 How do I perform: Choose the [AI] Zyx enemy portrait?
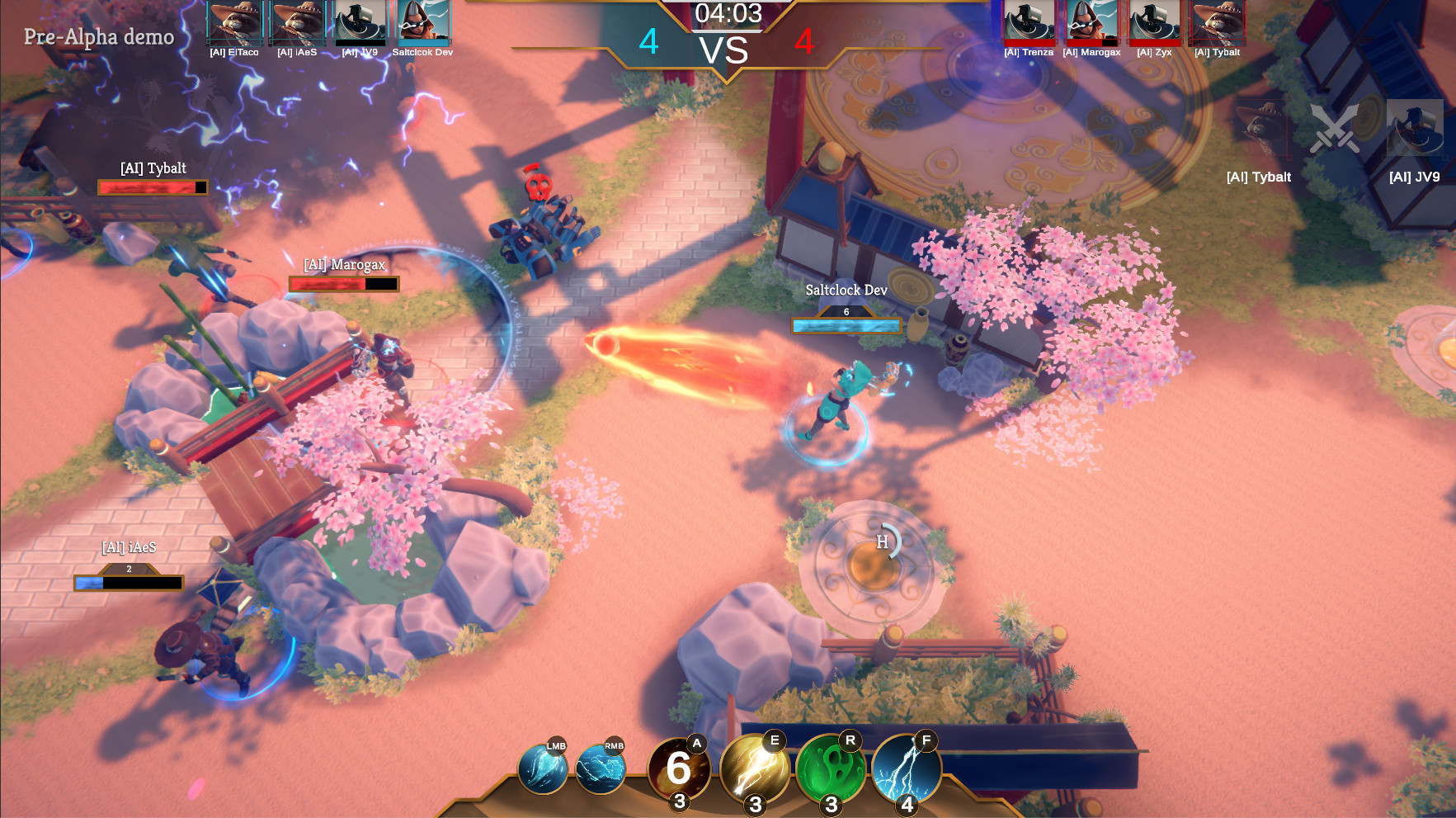[x=1154, y=22]
